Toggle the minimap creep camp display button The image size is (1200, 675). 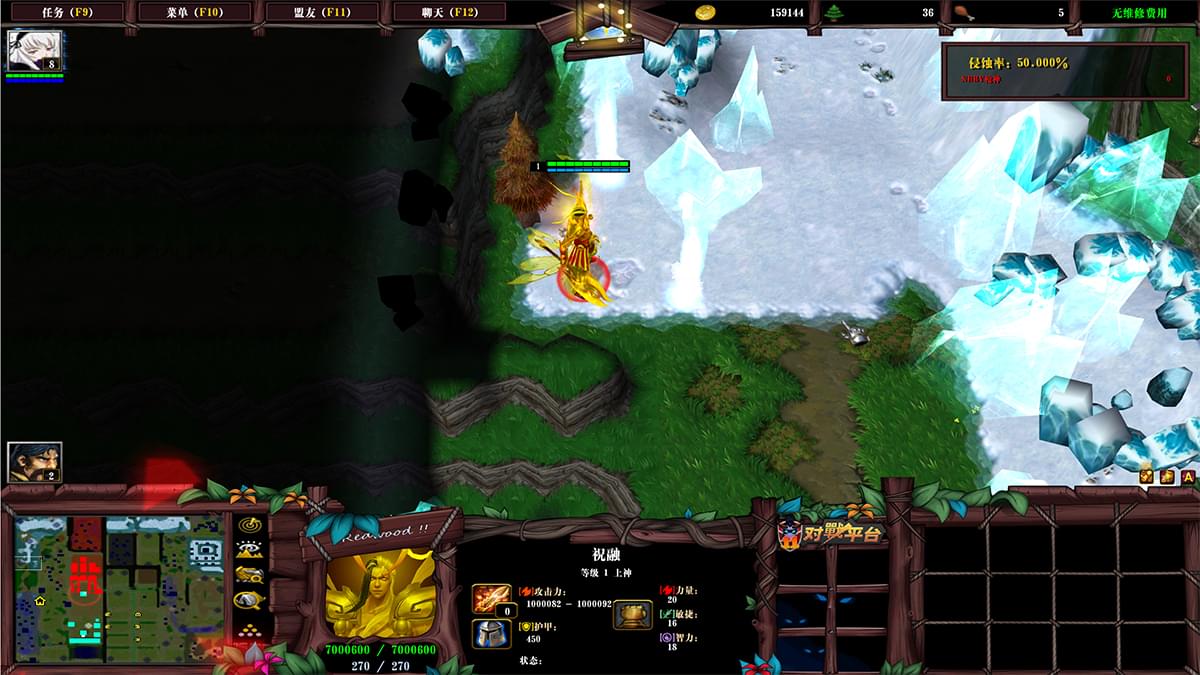tap(249, 601)
